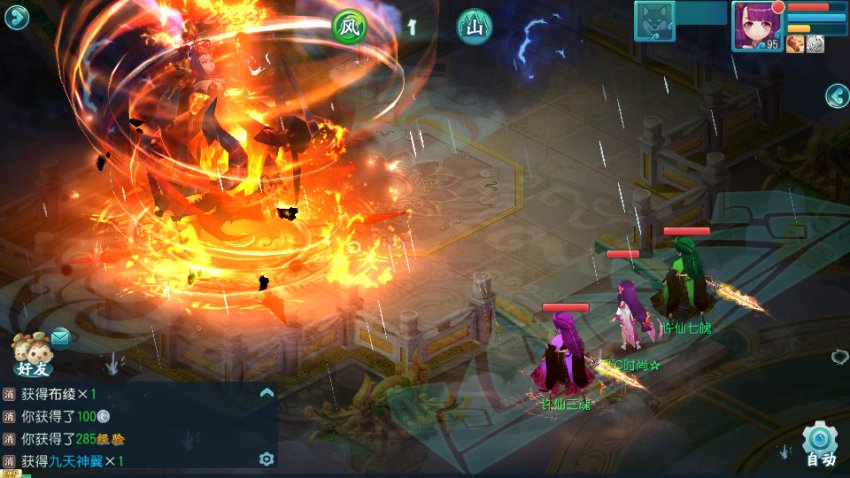Open the mail envelope icon
This screenshot has height=478, width=850.
coord(60,336)
